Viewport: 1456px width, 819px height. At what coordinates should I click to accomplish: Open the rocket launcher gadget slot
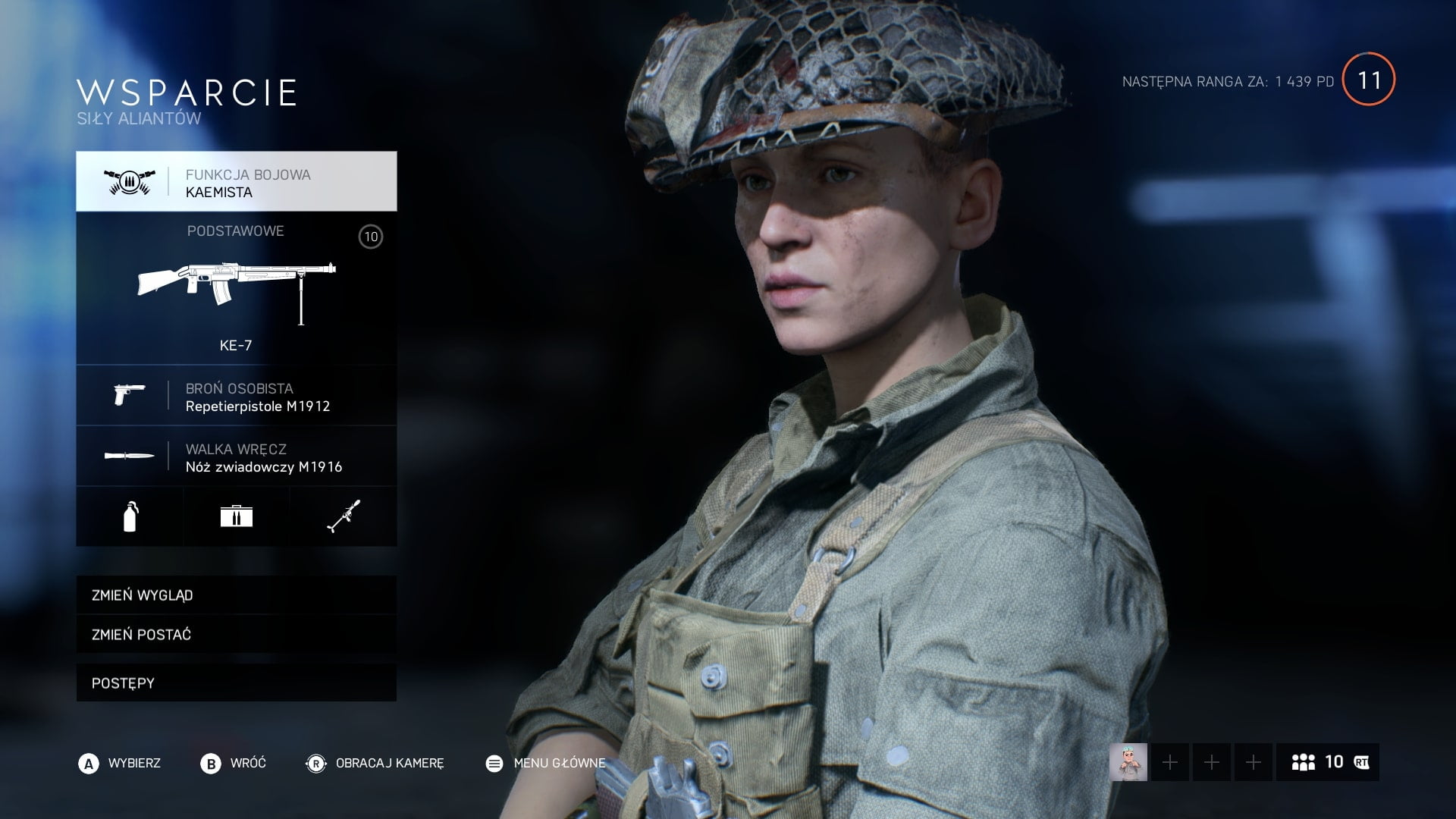coord(343,517)
